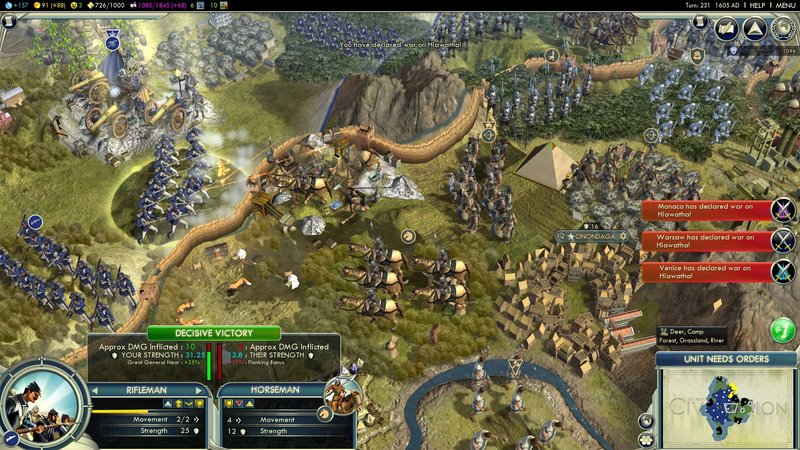Open the Onondaga city banner
This screenshot has height=450, width=800.
click(592, 237)
